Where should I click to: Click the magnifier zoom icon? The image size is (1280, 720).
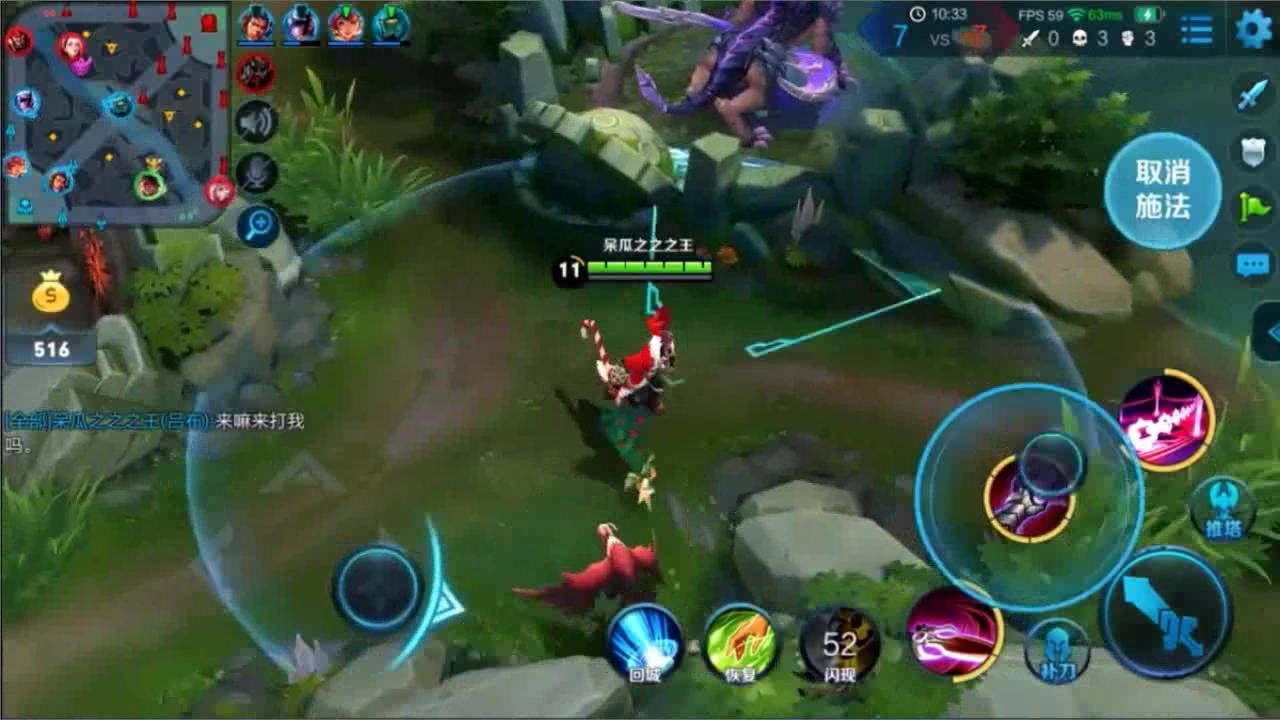point(257,226)
